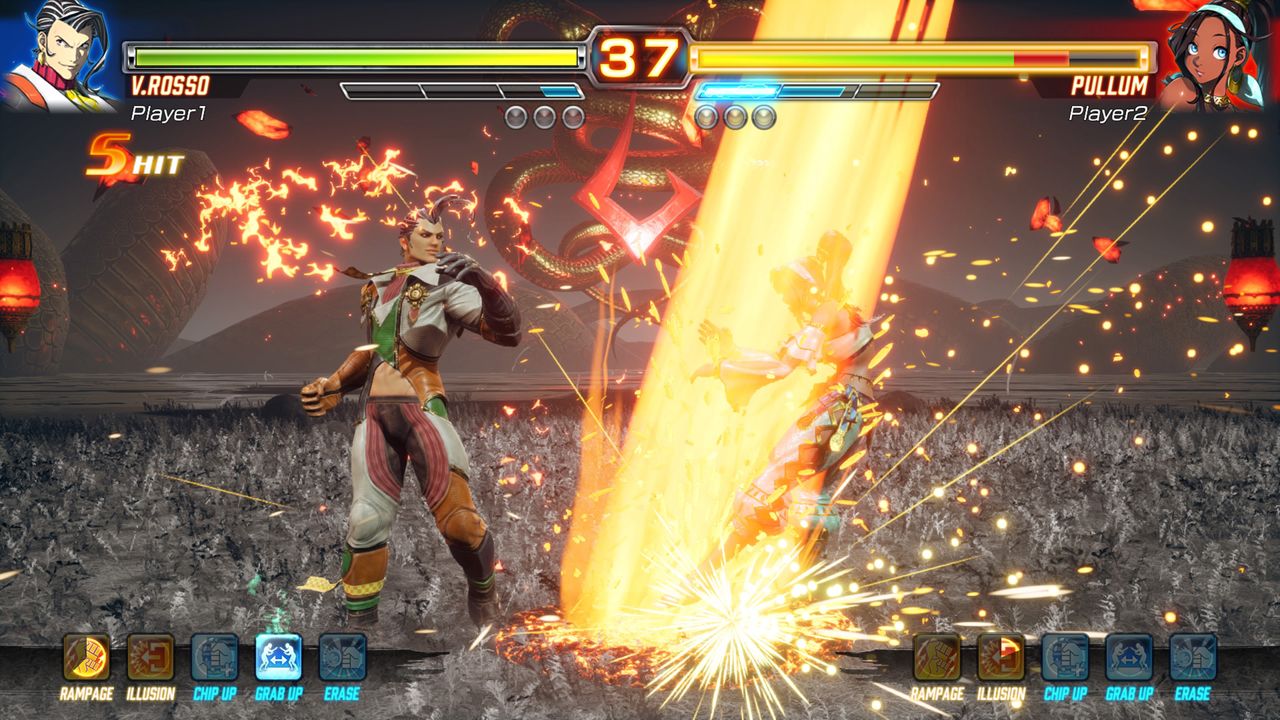
Task: Select the round timer showing 37
Action: click(640, 55)
